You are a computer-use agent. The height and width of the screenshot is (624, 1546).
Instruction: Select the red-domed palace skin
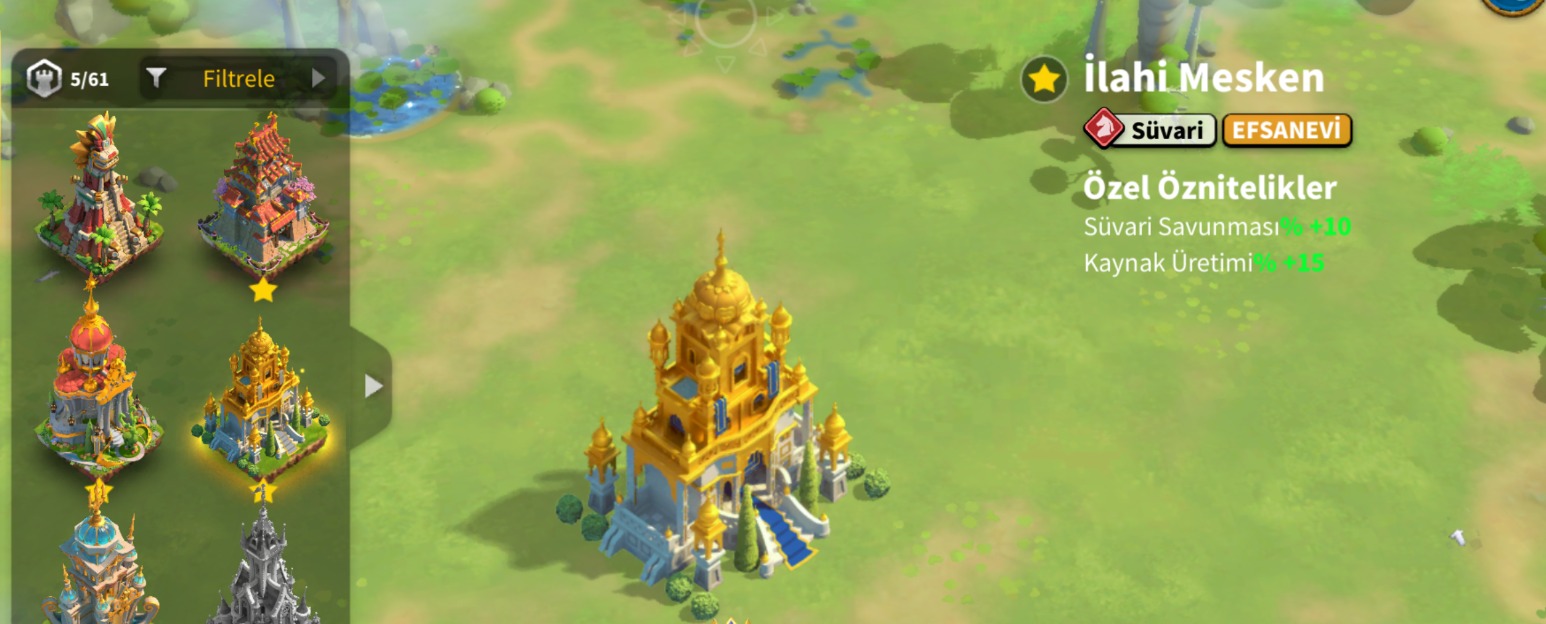click(x=96, y=387)
